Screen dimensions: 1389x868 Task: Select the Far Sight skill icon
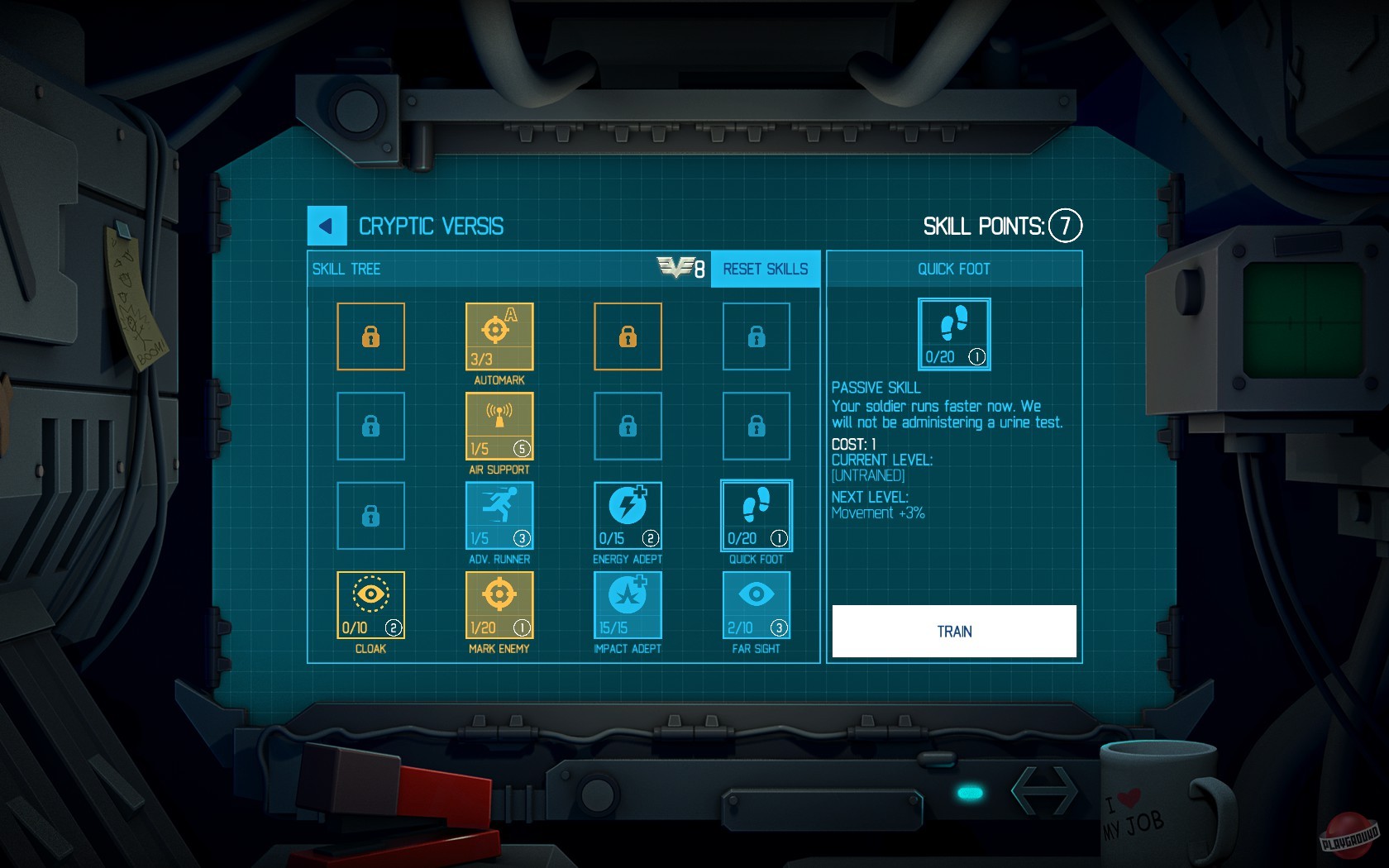(x=756, y=605)
